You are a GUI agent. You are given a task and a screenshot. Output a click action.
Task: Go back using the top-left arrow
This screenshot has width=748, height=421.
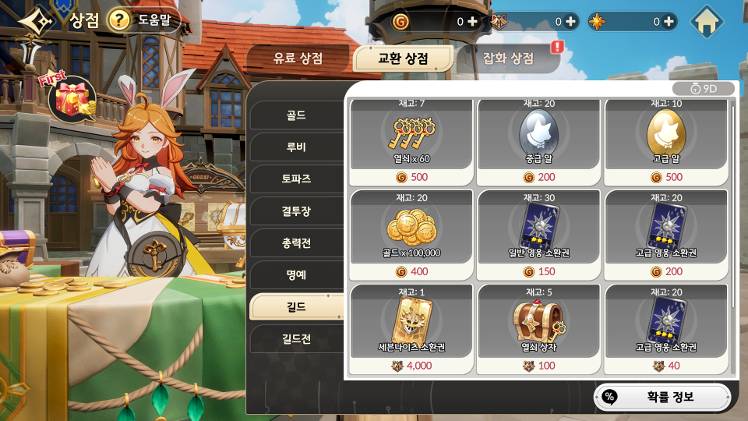point(32,20)
